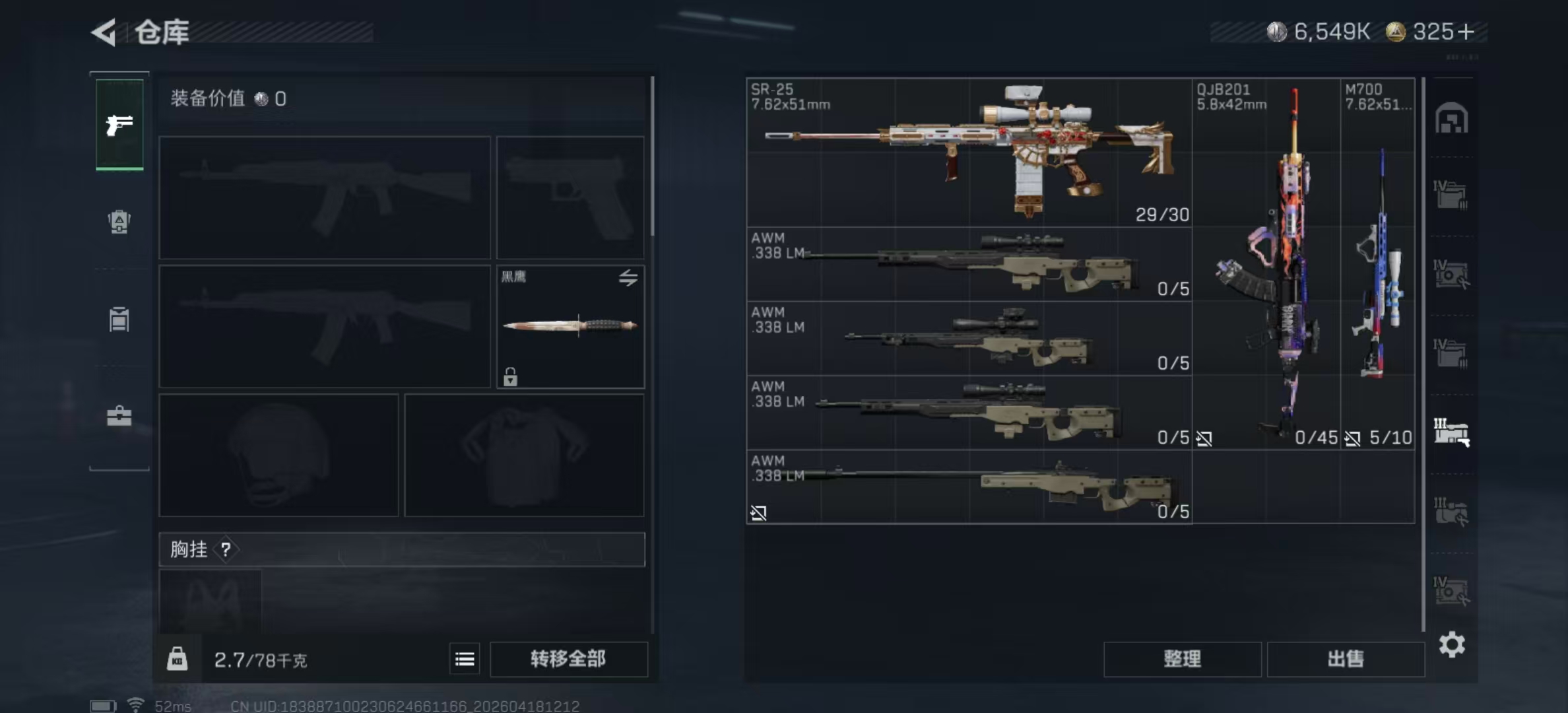Pick the QJB201 machine gun
This screenshot has height=713, width=1568.
tap(1266, 264)
